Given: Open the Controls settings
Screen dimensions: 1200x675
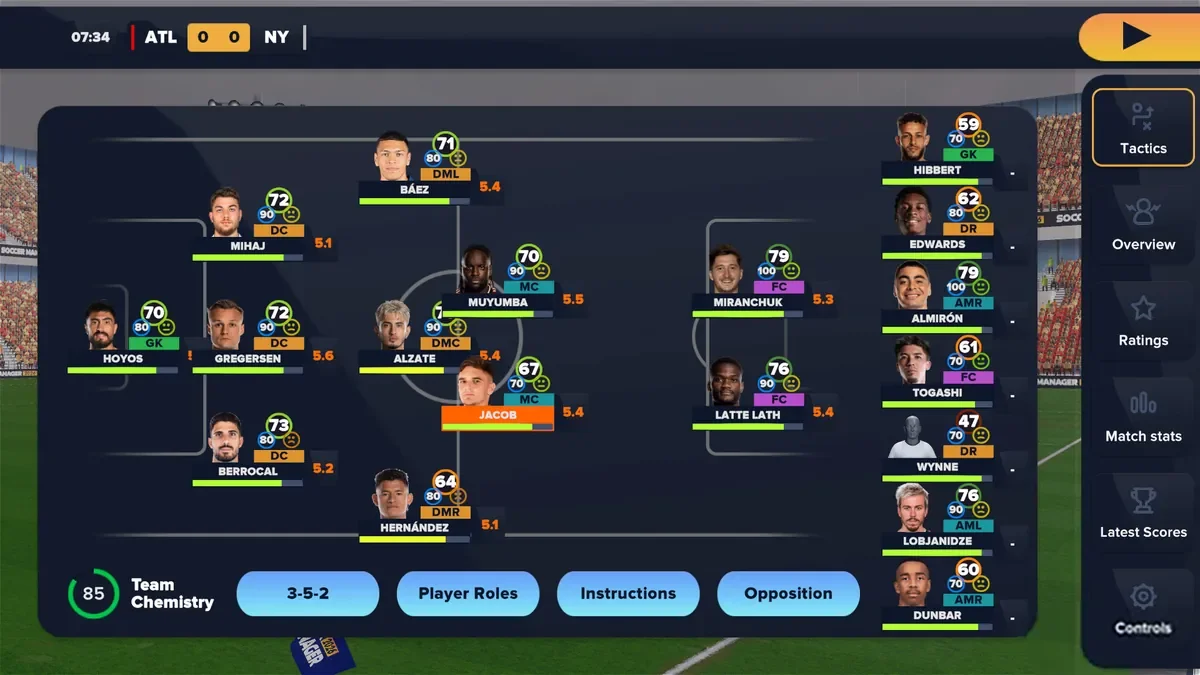Looking at the screenshot, I should (1143, 608).
